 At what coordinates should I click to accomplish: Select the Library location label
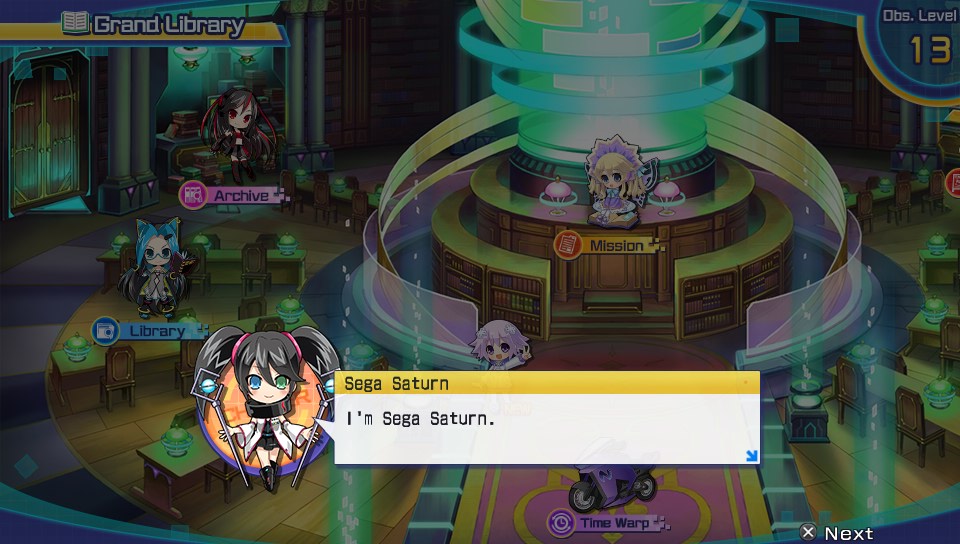[147, 330]
